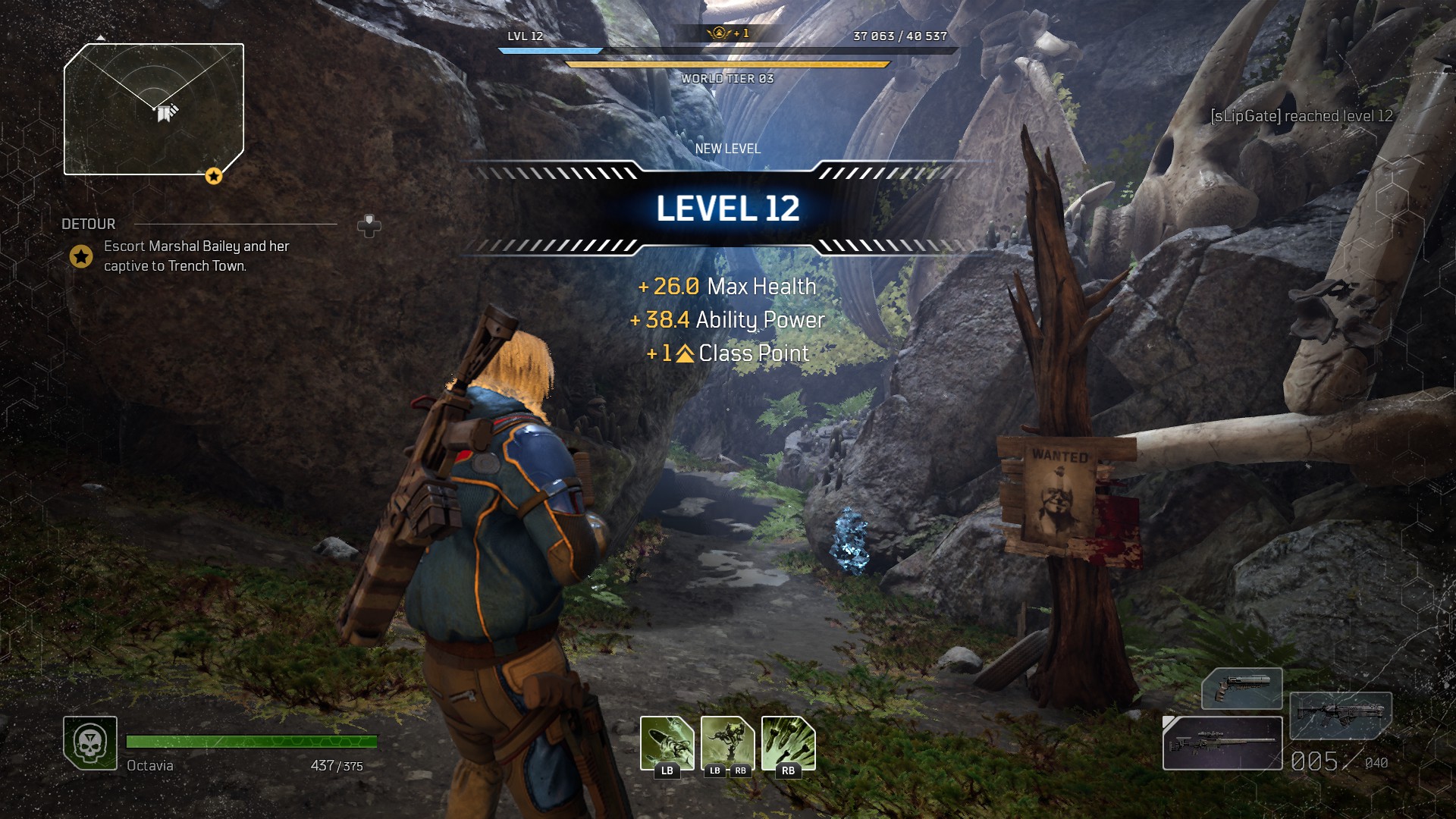Select the gold star quest marker on minimap
Image resolution: width=1456 pixels, height=819 pixels.
[x=214, y=176]
